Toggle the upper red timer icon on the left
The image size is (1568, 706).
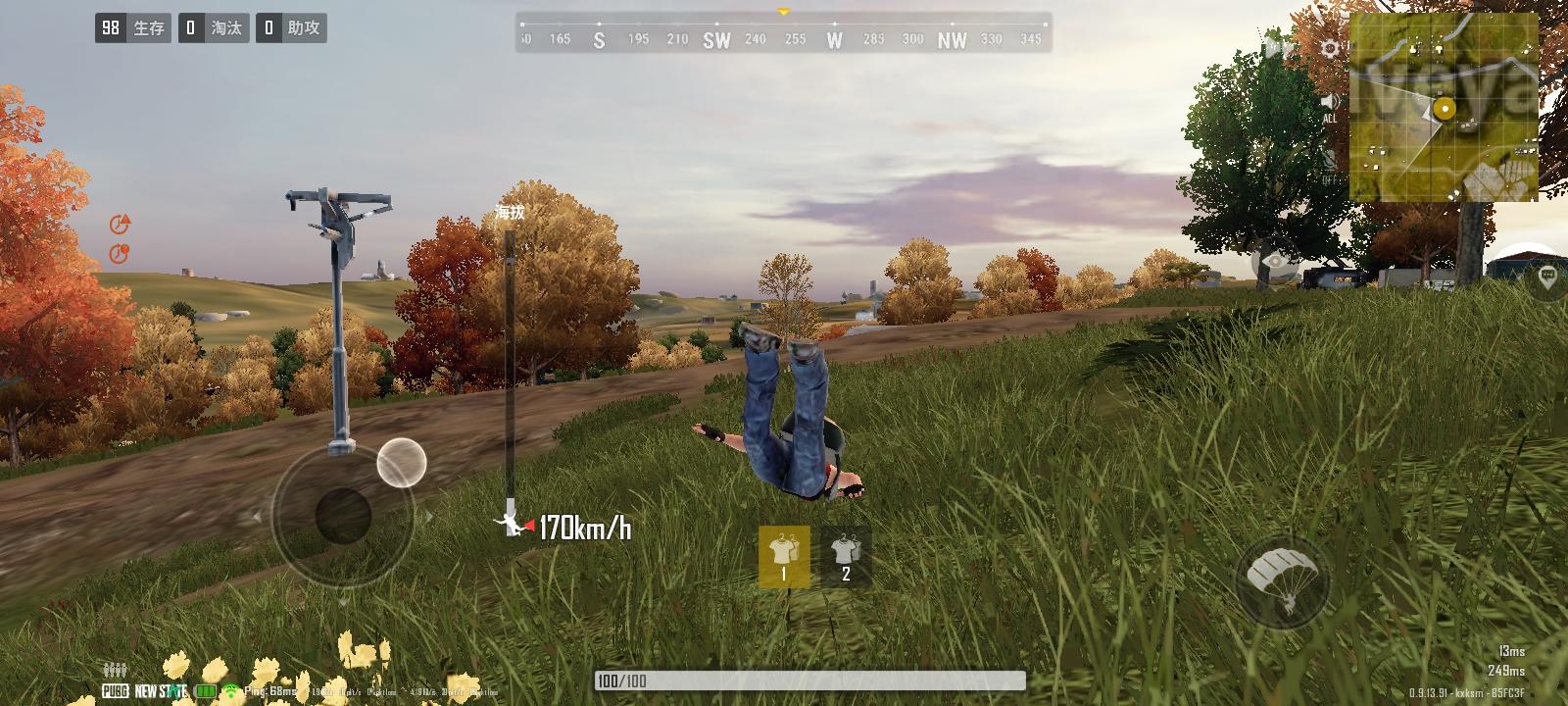pyautogui.click(x=120, y=224)
